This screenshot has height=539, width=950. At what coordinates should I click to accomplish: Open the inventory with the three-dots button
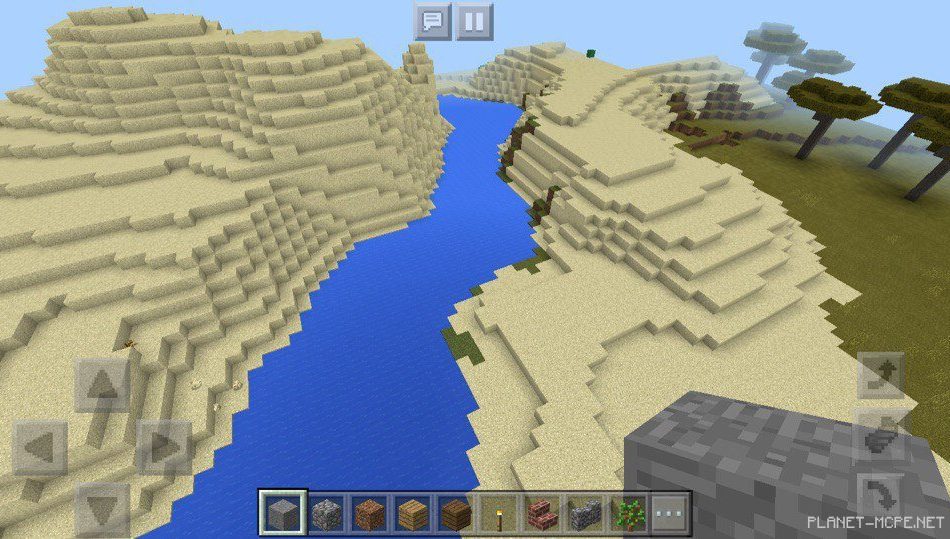(x=671, y=514)
